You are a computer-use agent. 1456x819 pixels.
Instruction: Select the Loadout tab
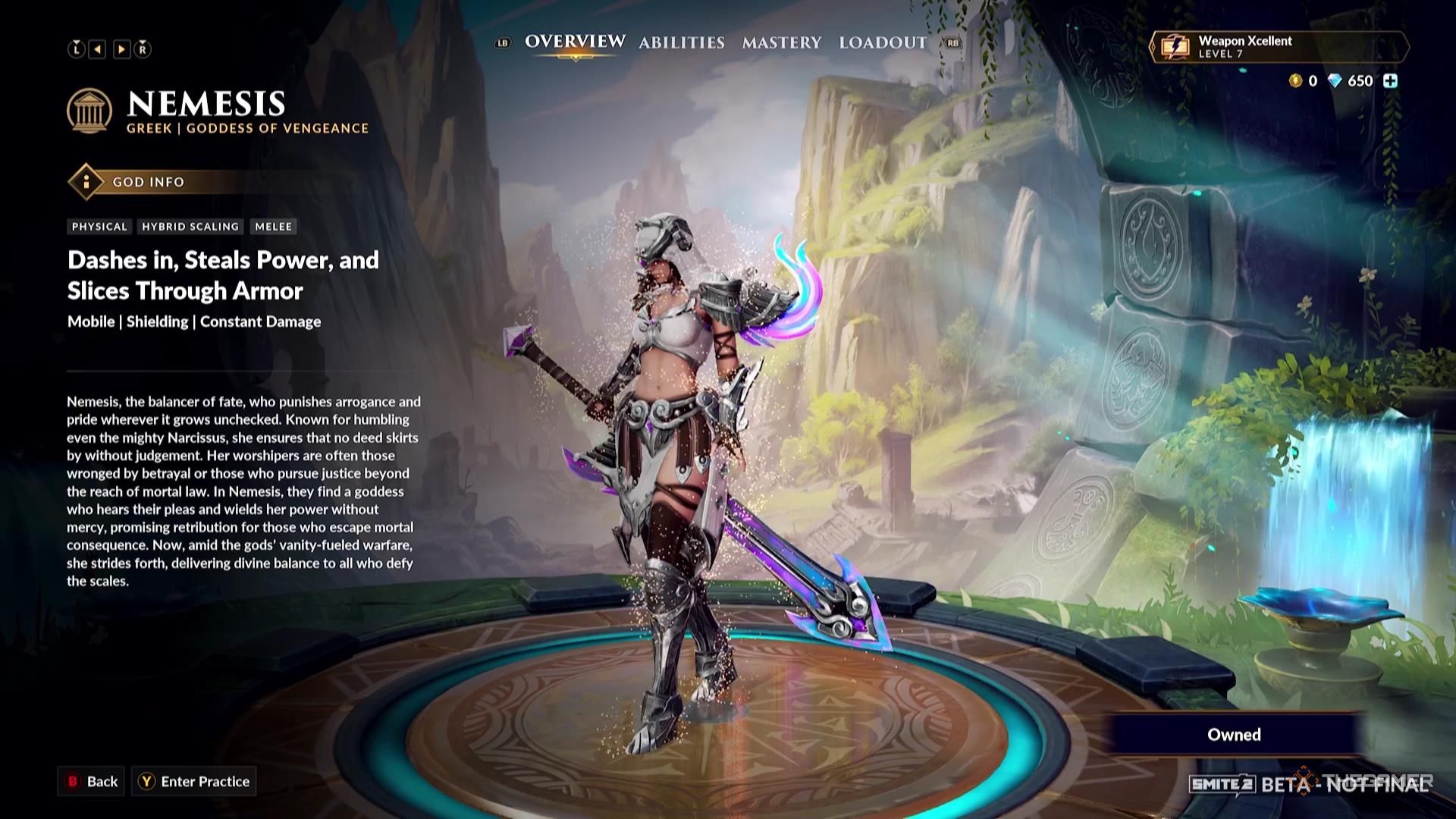[883, 42]
